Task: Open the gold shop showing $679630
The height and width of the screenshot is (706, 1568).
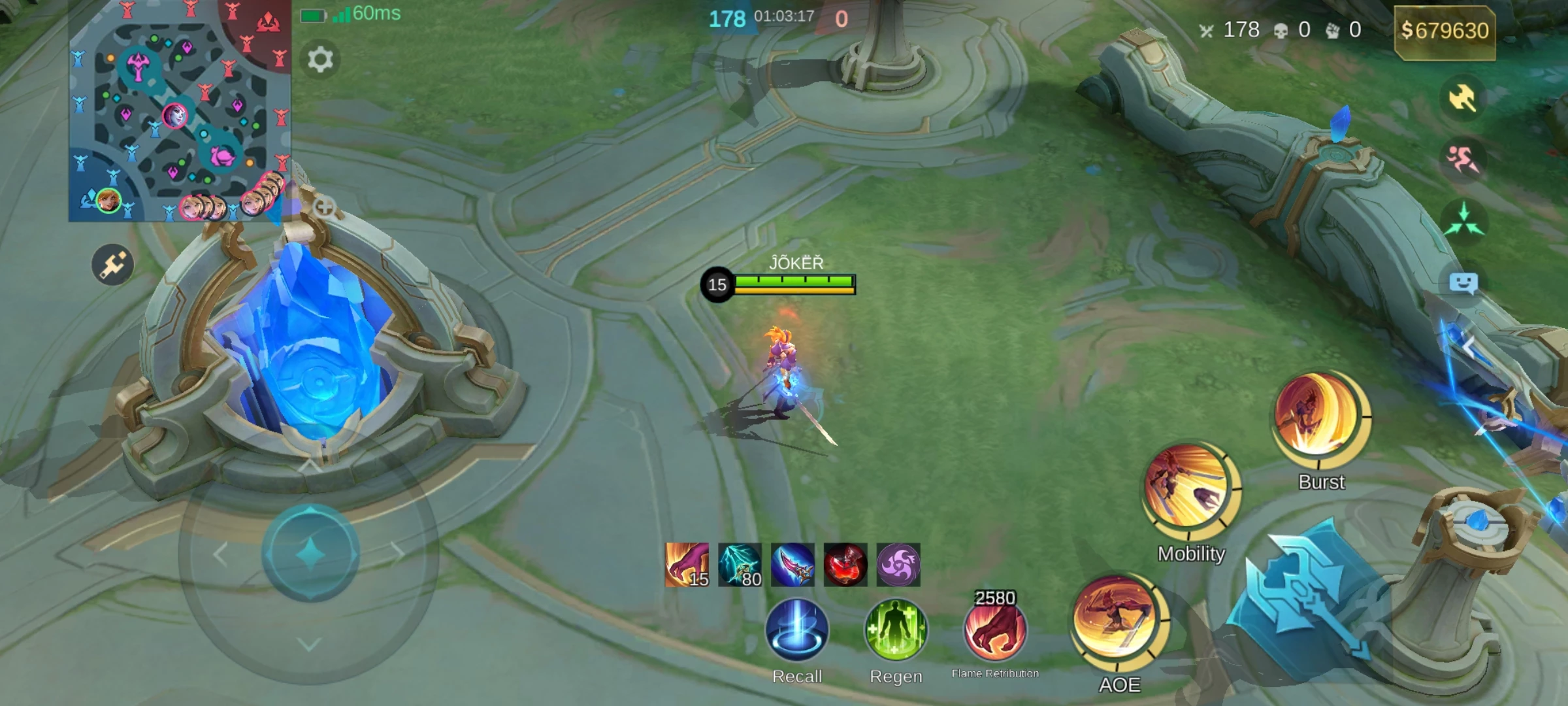Action: [1445, 31]
